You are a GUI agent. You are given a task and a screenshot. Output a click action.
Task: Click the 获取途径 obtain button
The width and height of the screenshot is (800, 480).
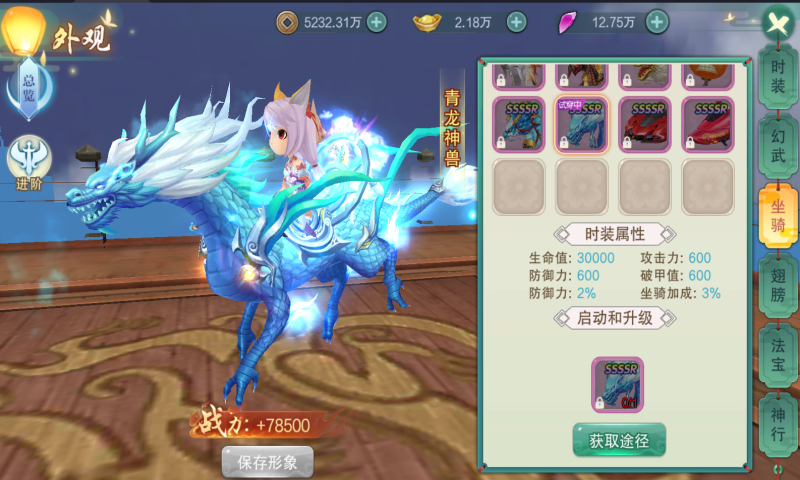619,439
